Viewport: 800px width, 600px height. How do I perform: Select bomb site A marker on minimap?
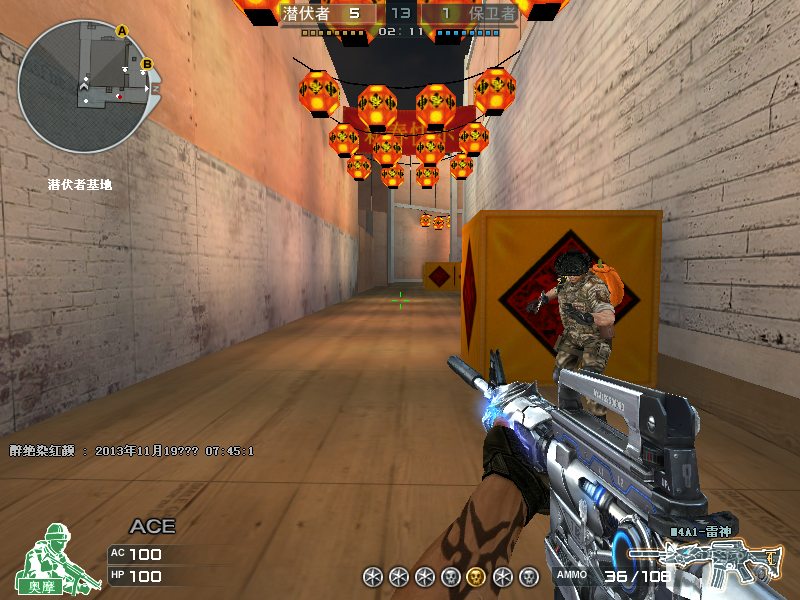pos(123,31)
